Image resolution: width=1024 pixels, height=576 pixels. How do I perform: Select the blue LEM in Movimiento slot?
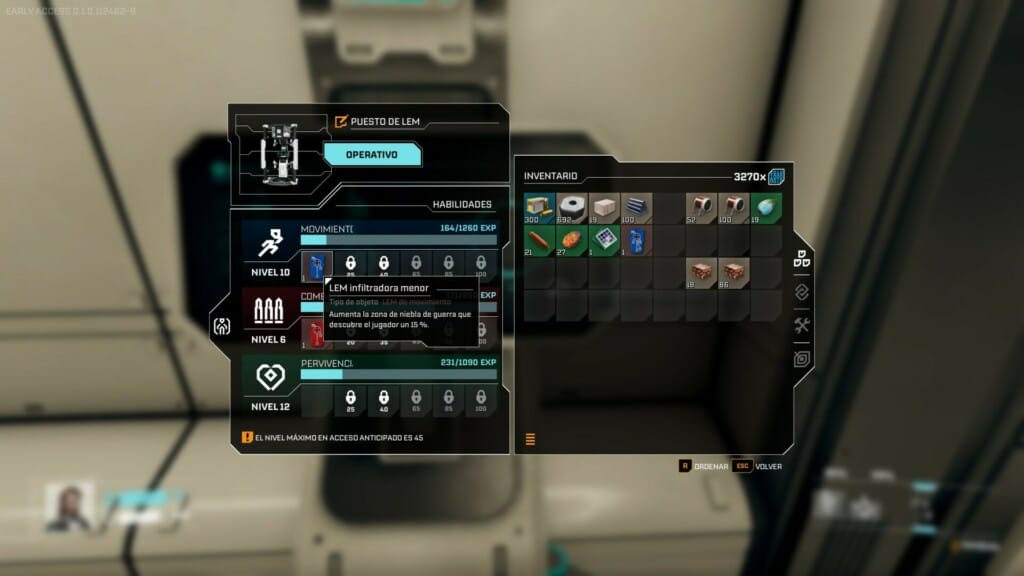316,265
